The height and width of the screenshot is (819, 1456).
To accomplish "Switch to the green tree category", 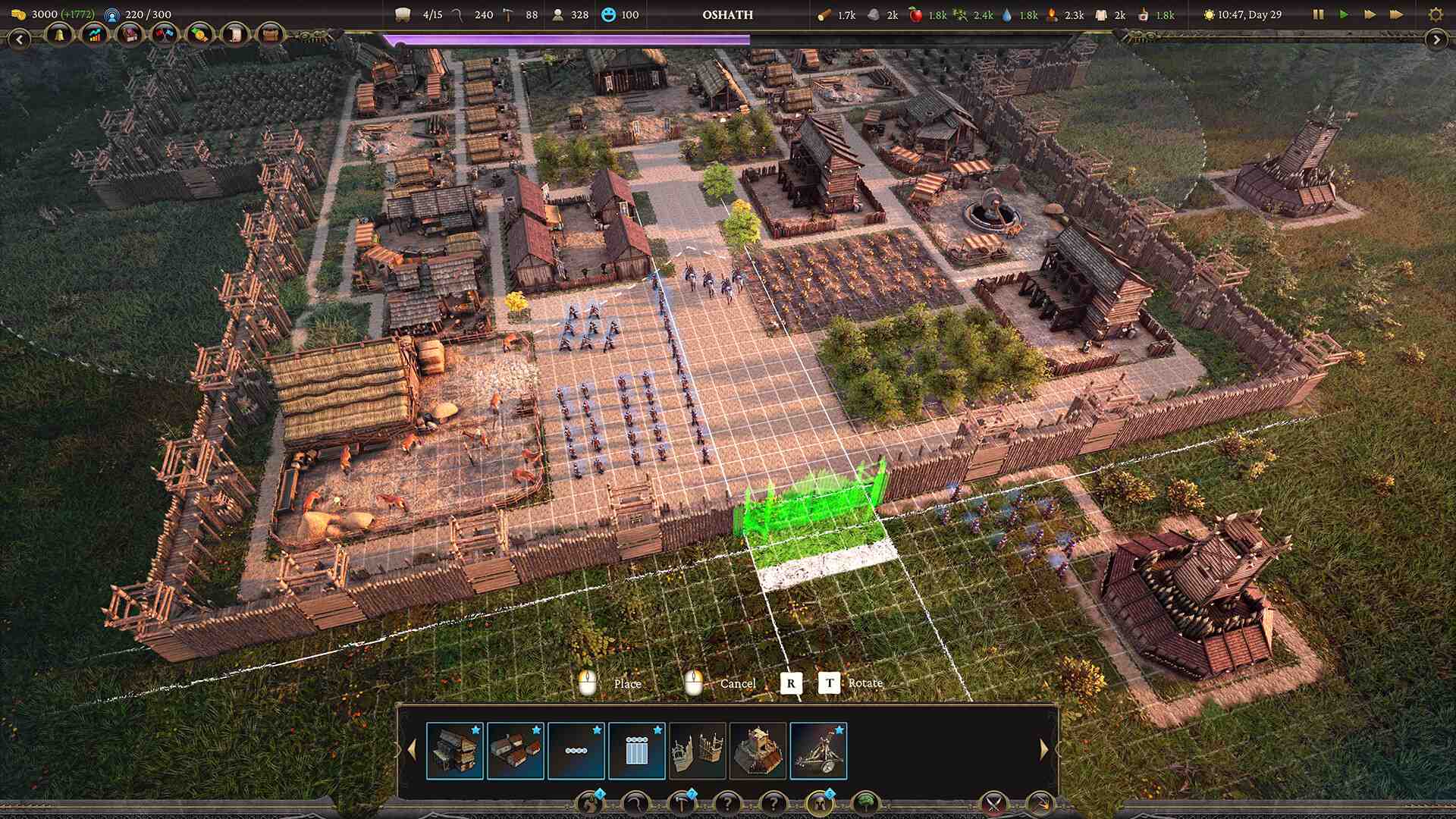I will point(865,803).
